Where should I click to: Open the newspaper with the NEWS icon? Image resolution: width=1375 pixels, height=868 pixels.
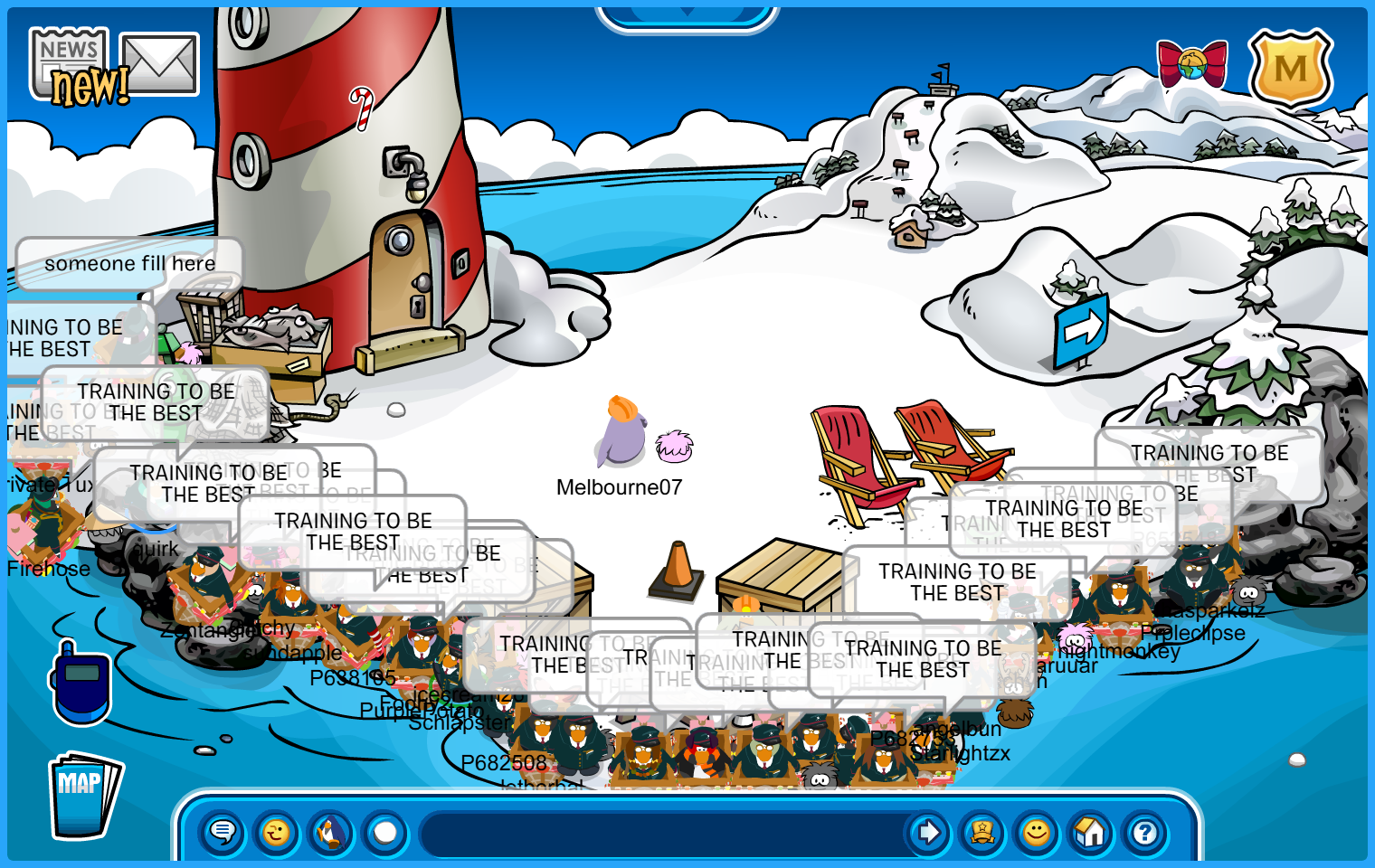69,61
